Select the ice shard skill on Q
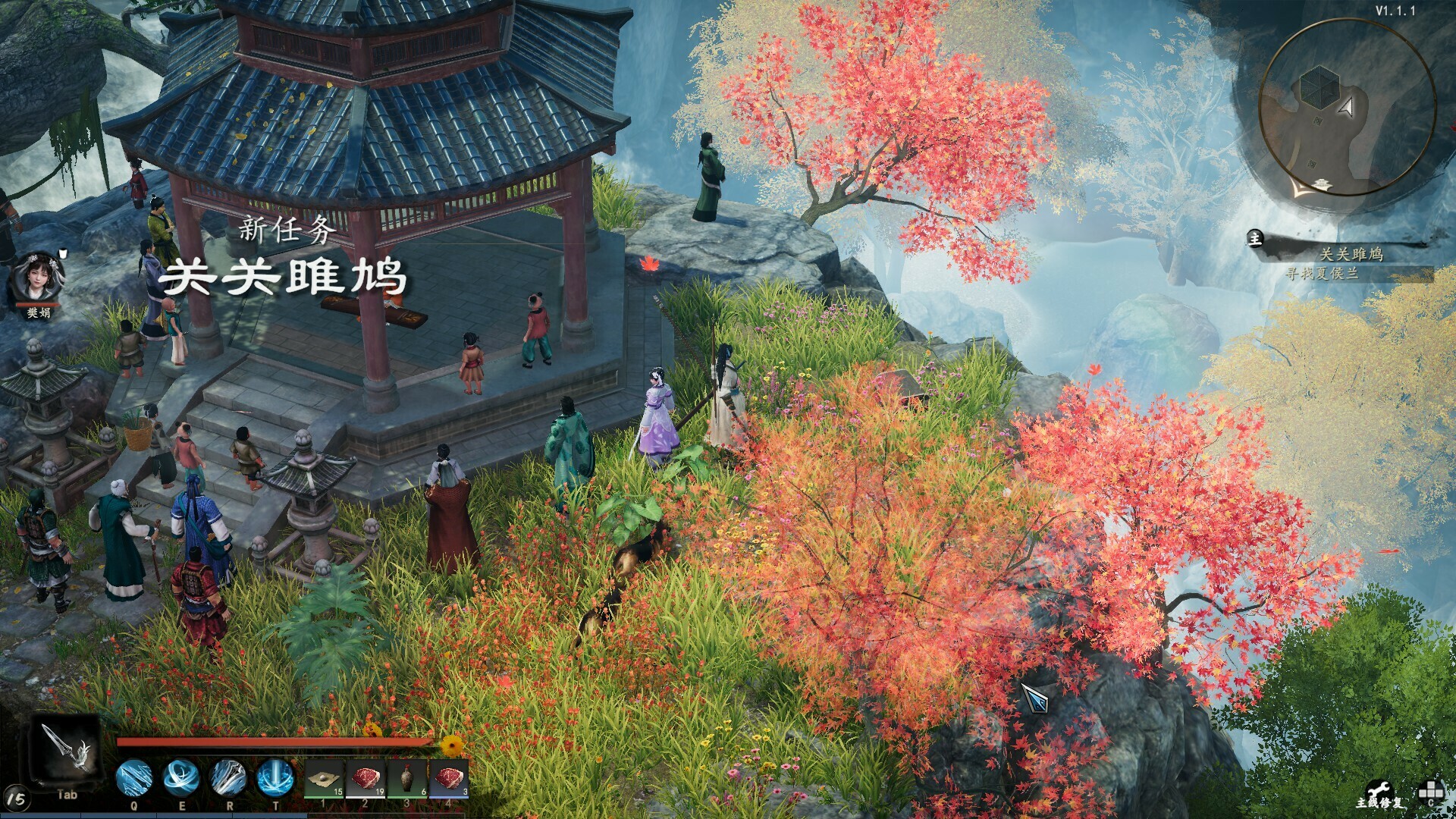 [133, 777]
